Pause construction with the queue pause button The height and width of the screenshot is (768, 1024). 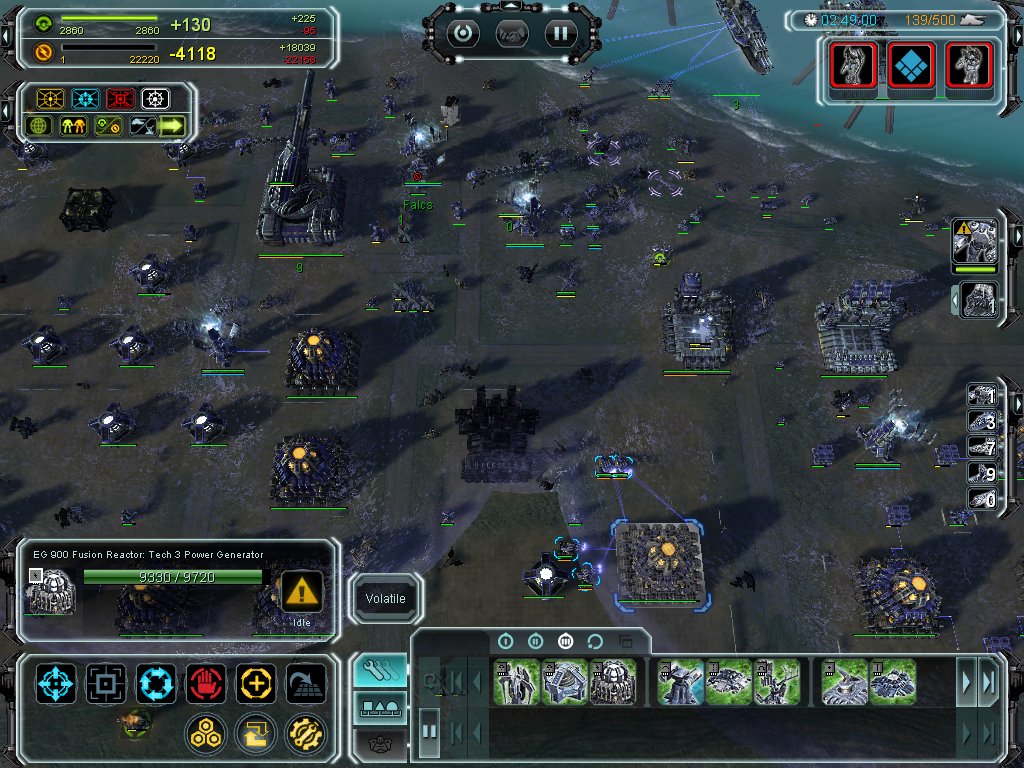(429, 731)
